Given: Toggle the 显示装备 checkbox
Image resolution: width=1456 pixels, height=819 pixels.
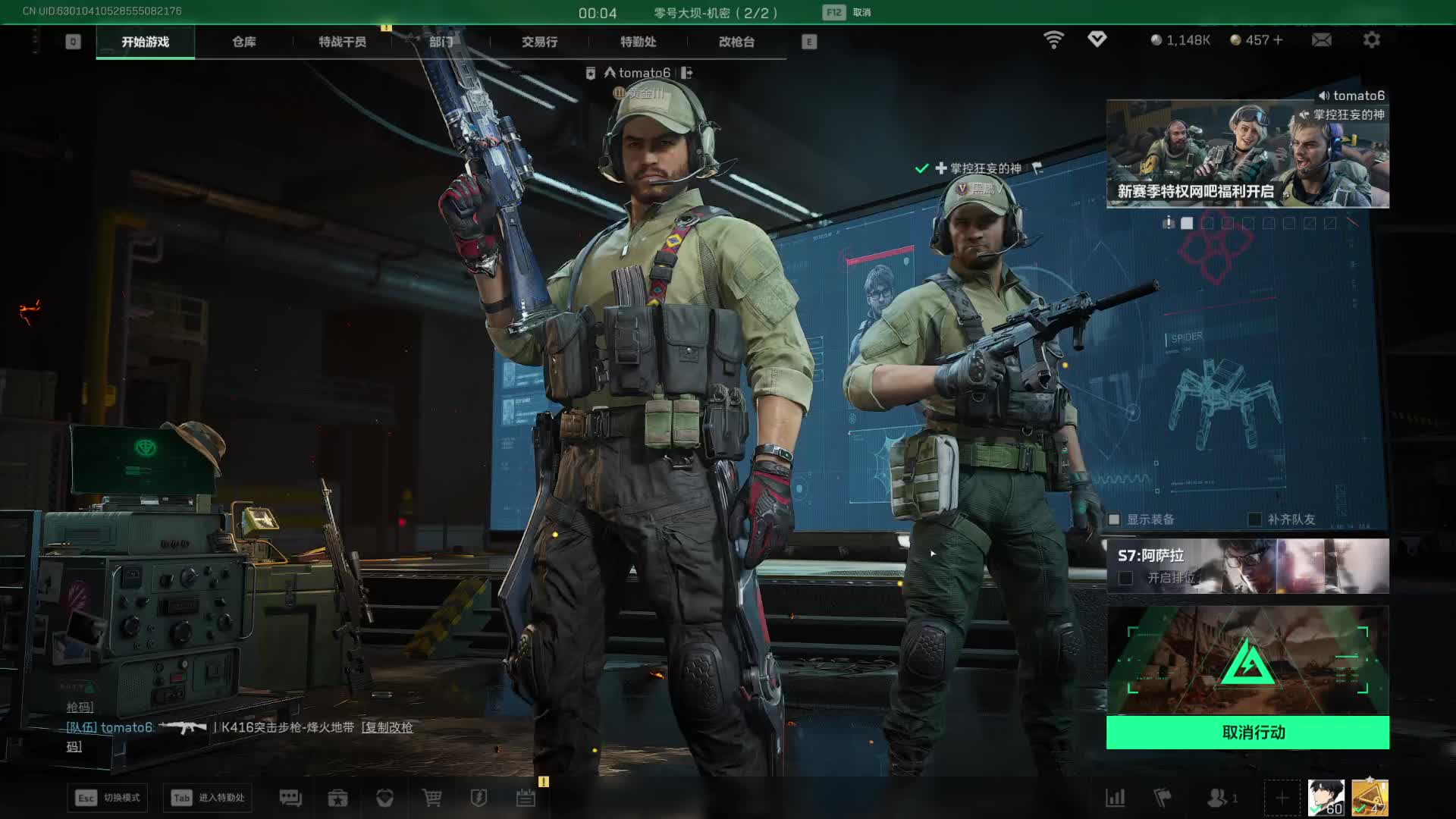Looking at the screenshot, I should pyautogui.click(x=1114, y=519).
